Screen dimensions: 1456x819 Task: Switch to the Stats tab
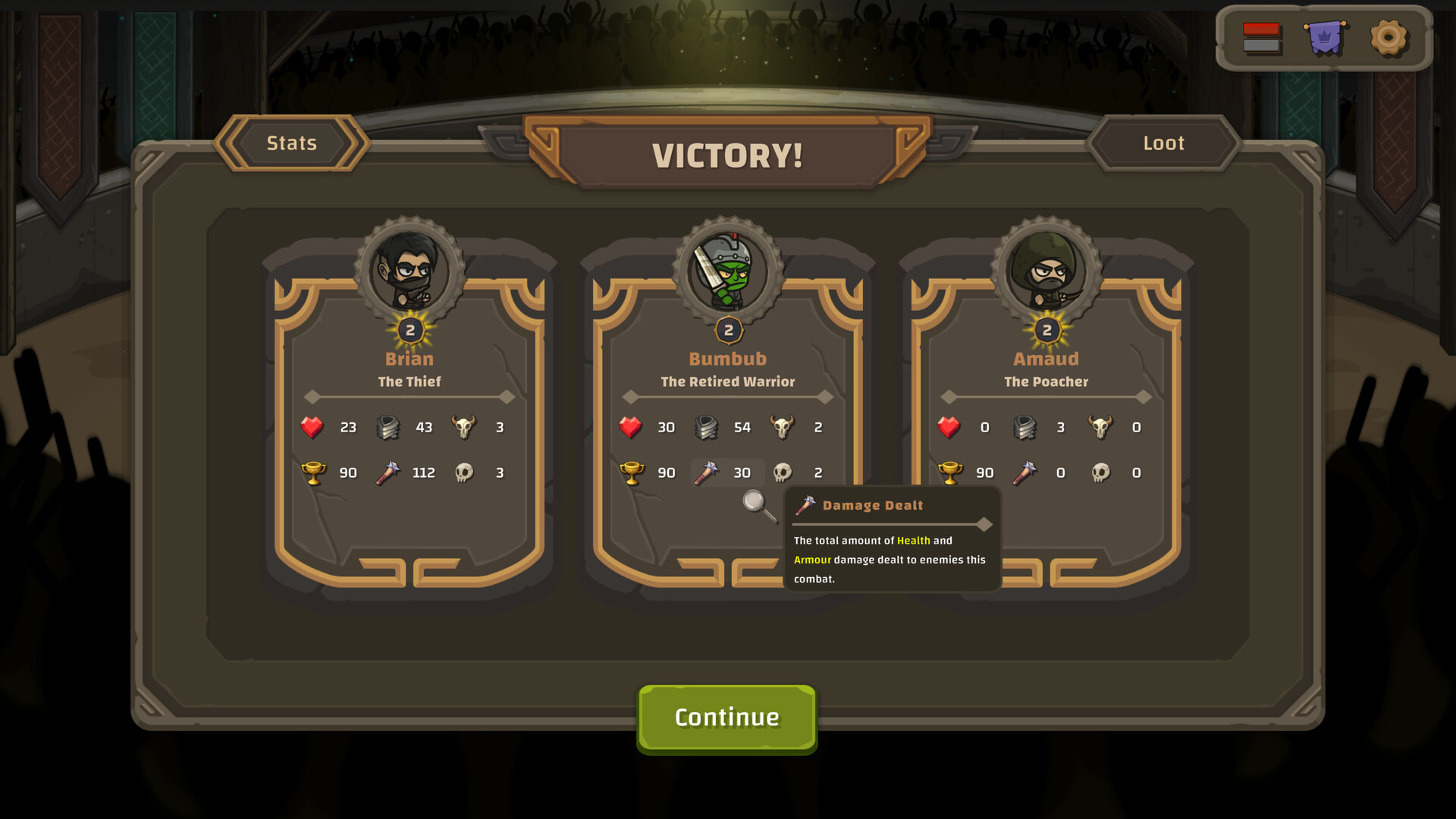click(292, 143)
